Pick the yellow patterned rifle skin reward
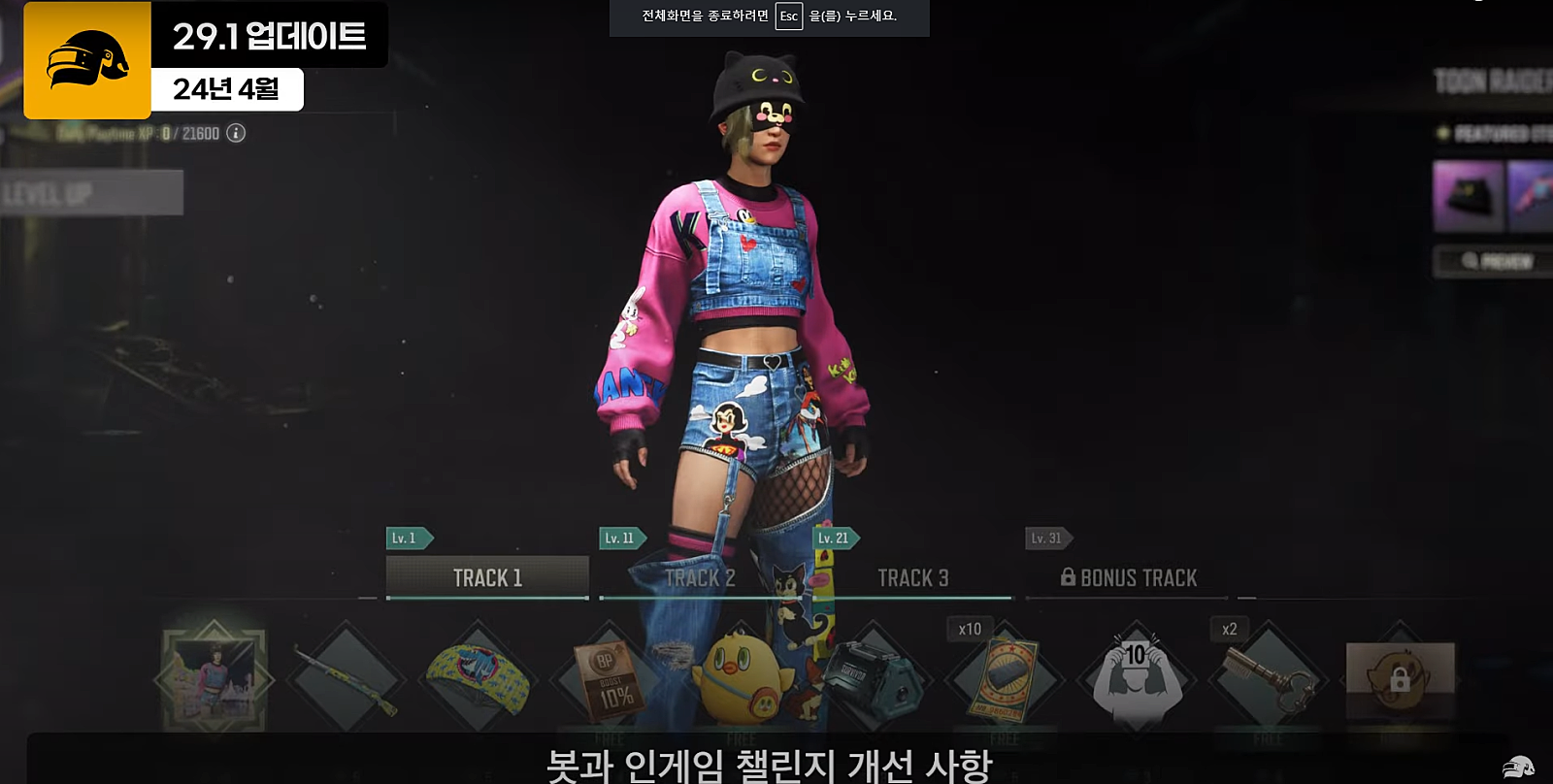Screen dimensions: 1553x784 tap(347, 679)
